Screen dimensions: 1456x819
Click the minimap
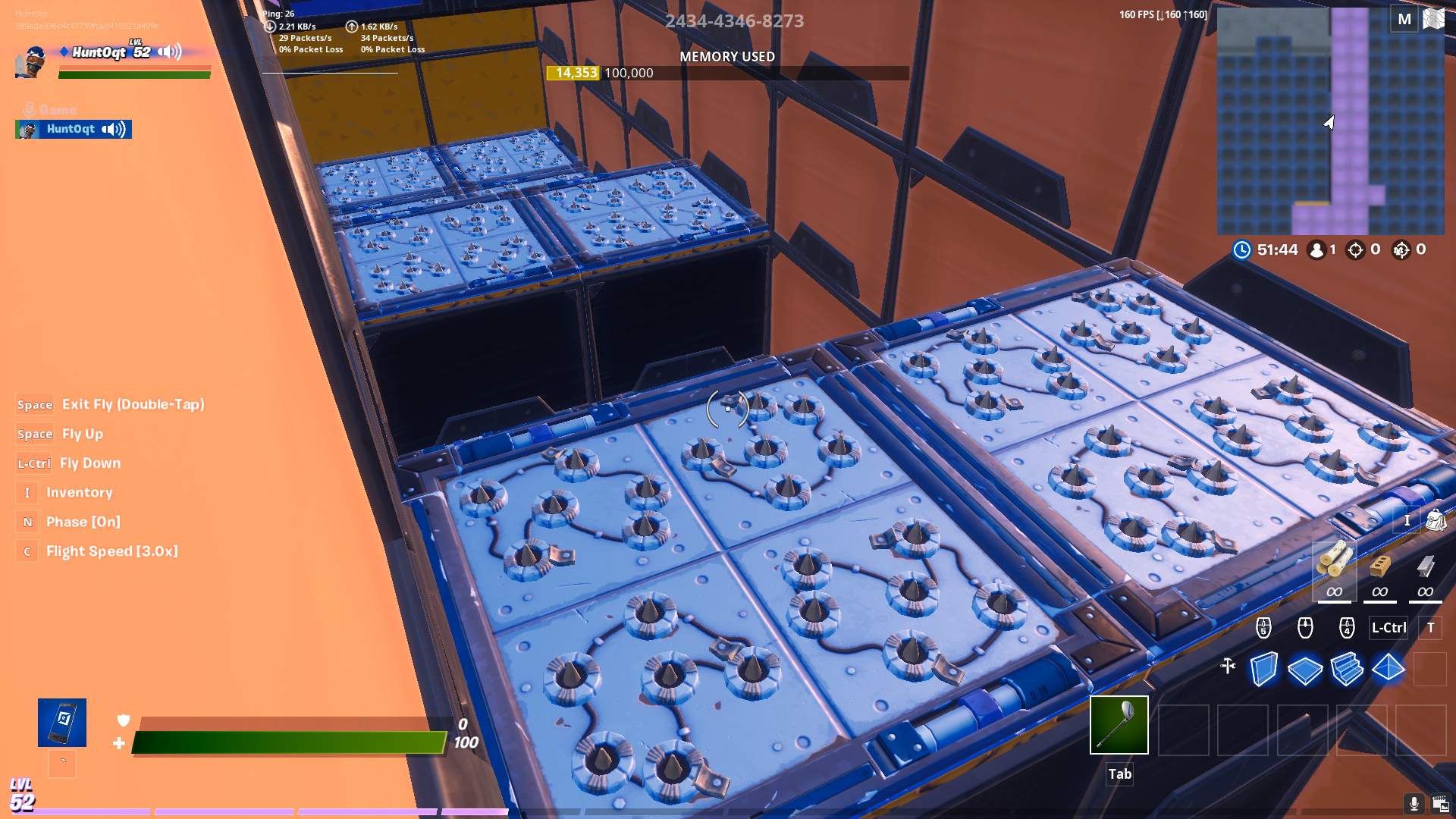point(1330,121)
